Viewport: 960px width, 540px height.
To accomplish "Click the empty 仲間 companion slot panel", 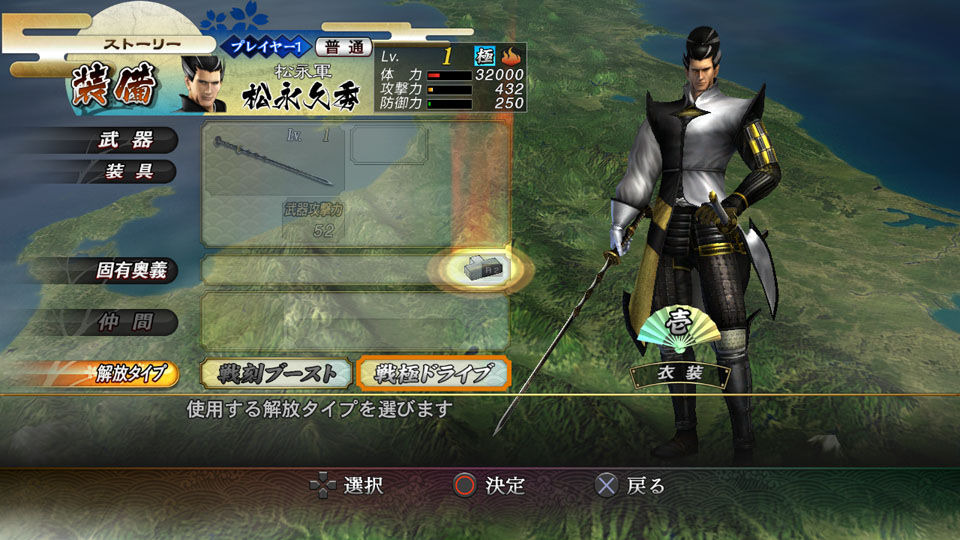I will [x=356, y=321].
